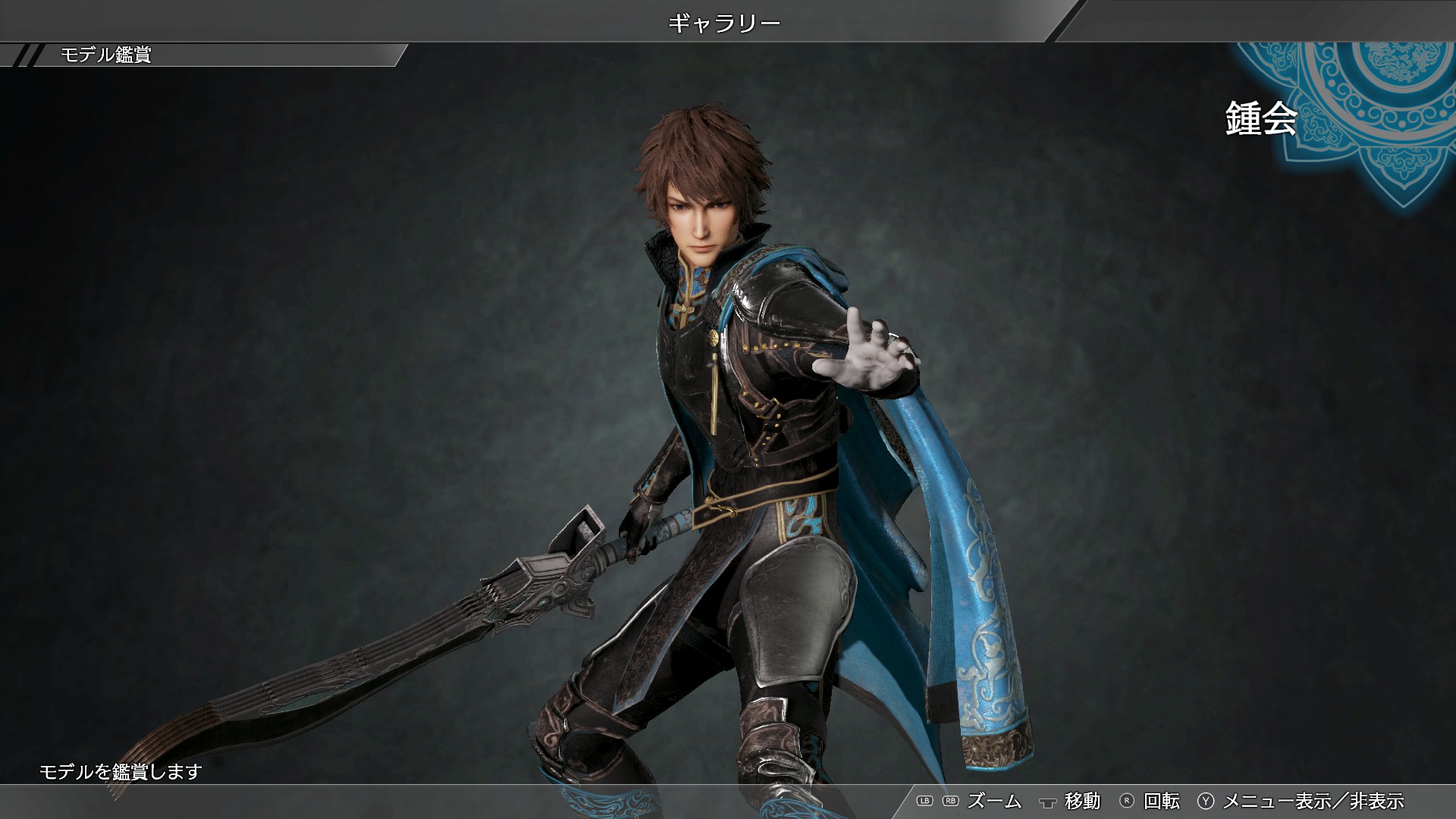Screen dimensions: 1456x819
Task: Click the 移動 move command text
Action: 1082,800
